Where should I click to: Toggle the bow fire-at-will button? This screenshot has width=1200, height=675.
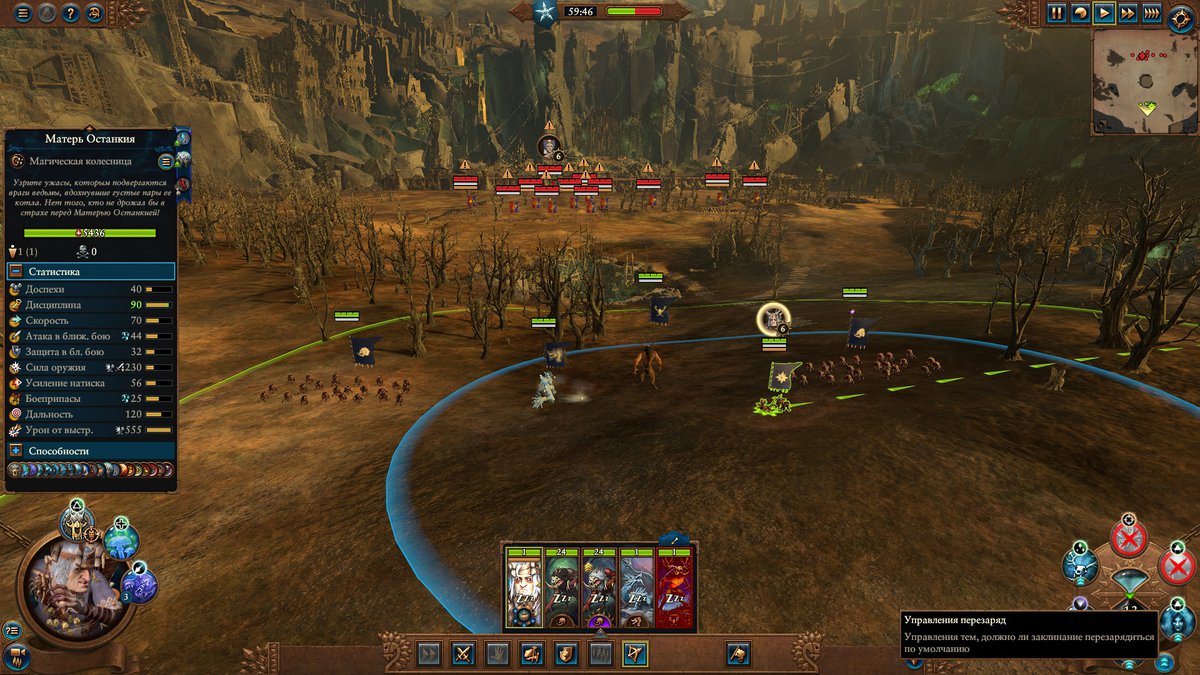(x=635, y=654)
